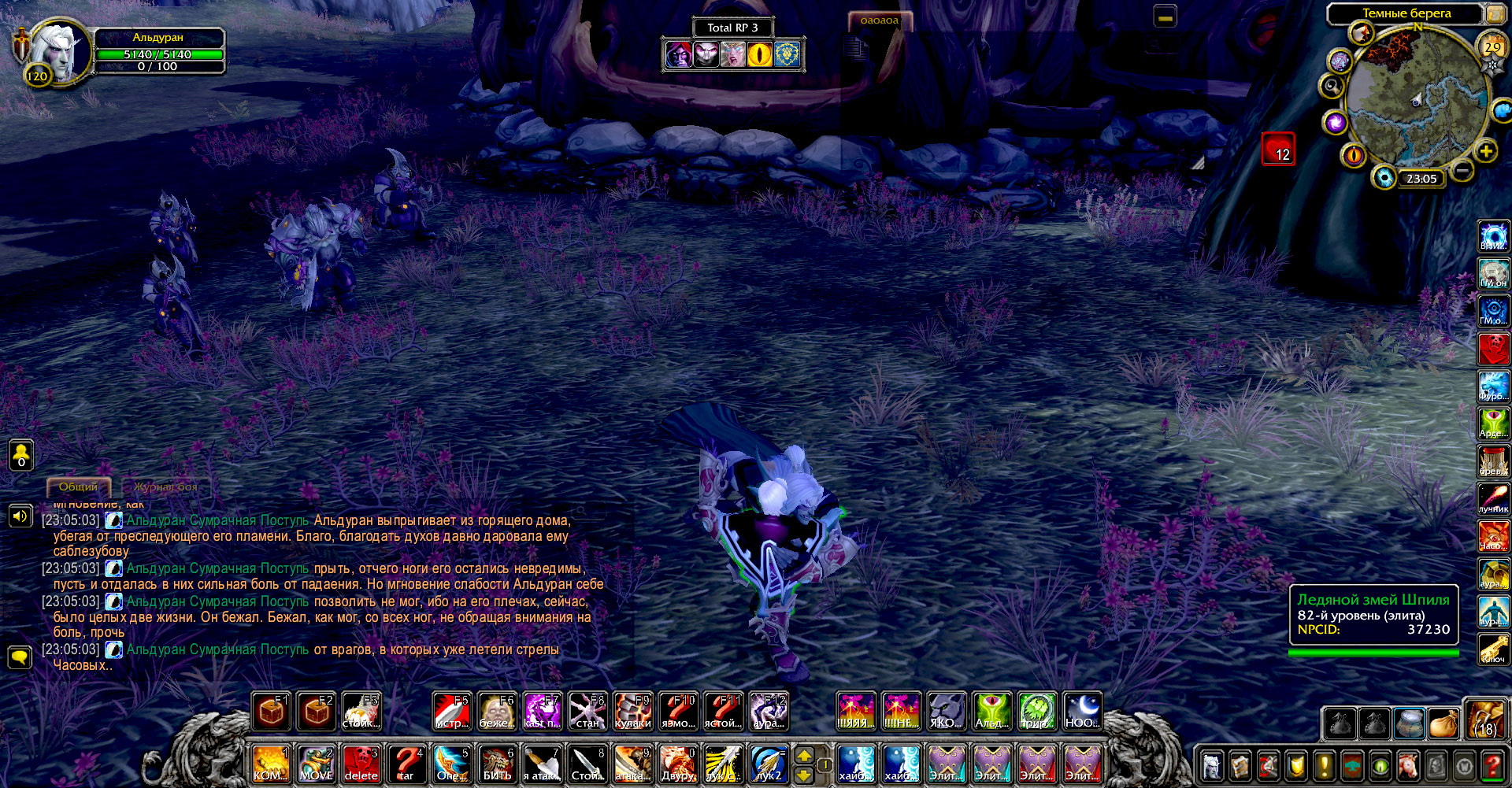Select Альдуран's player portrait frame
The width and height of the screenshot is (1512, 788).
(55, 51)
